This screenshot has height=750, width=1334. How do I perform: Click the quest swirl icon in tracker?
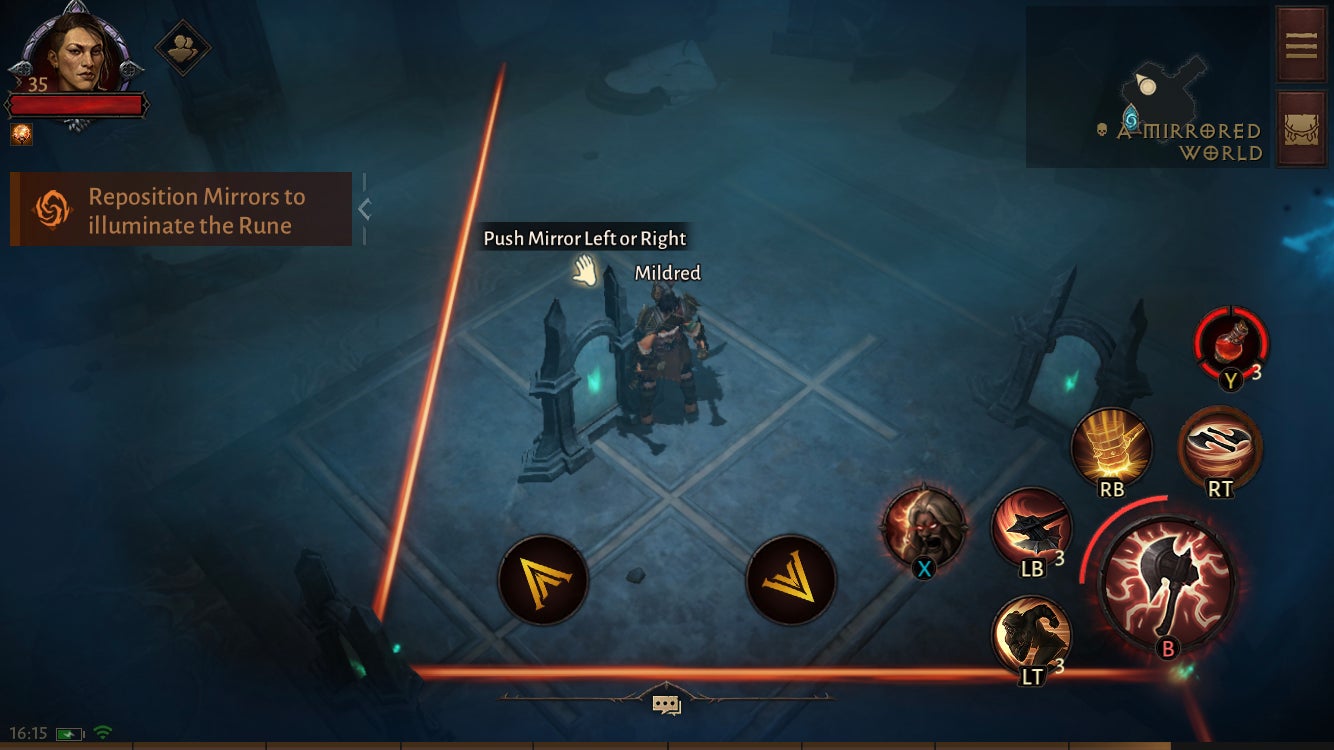click(x=53, y=209)
